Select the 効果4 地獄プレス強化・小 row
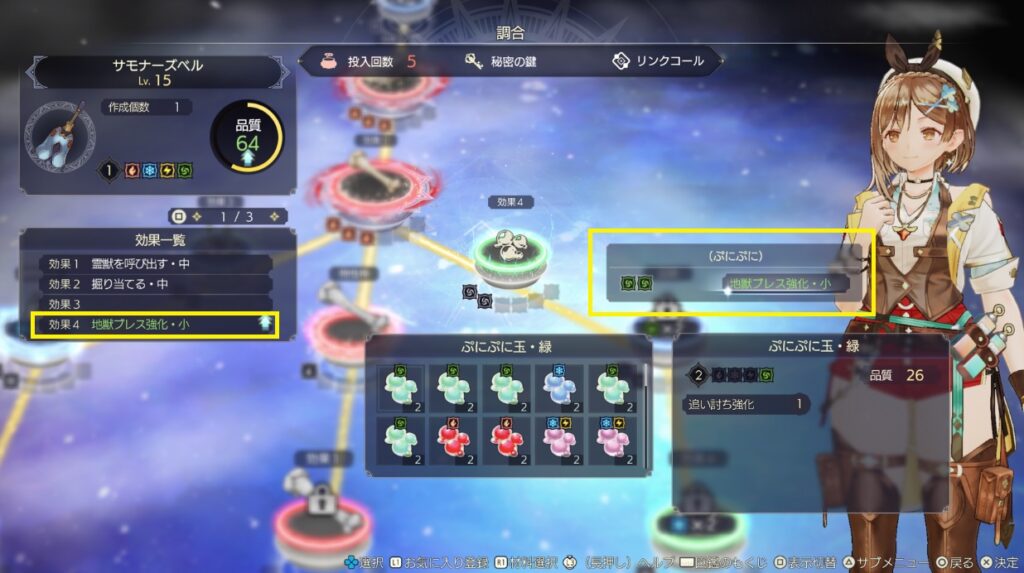 tap(155, 324)
